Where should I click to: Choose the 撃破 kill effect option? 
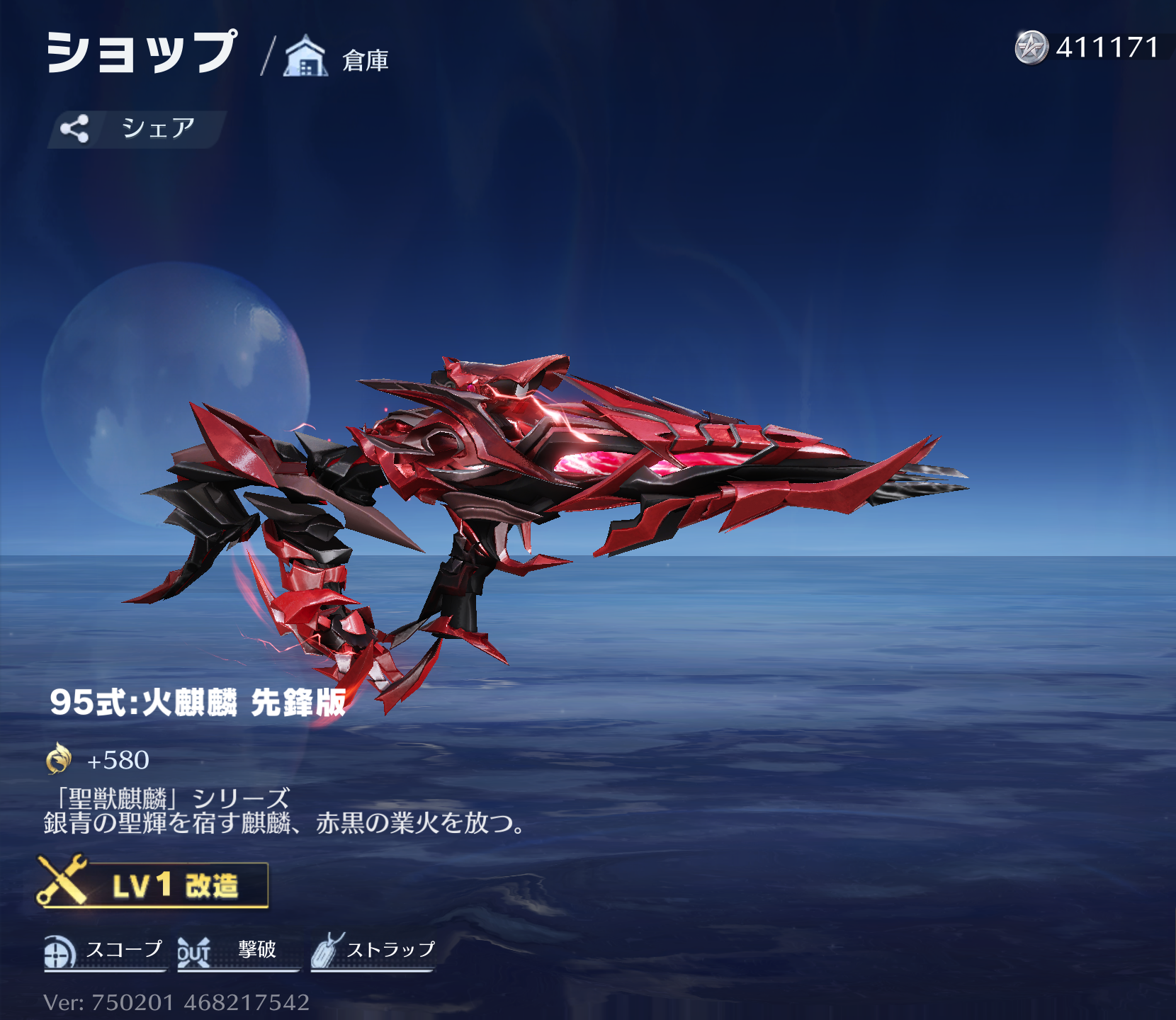point(235,951)
